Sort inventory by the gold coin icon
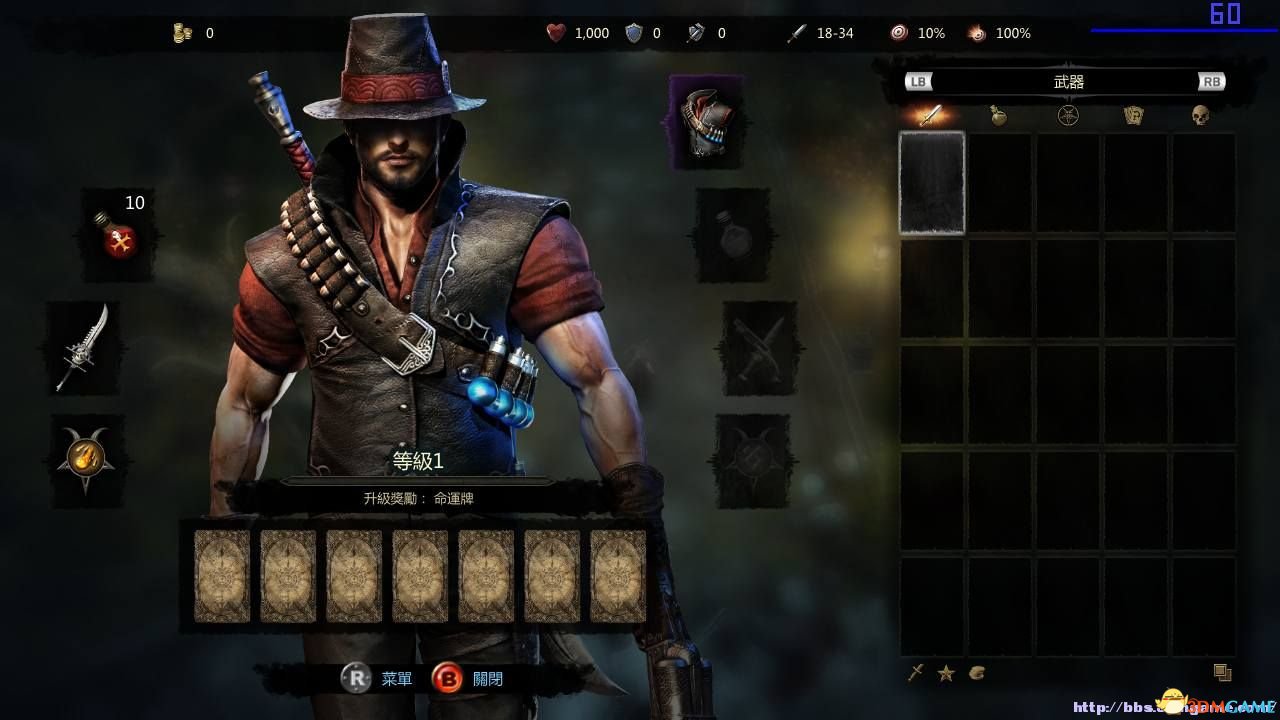 tap(977, 673)
